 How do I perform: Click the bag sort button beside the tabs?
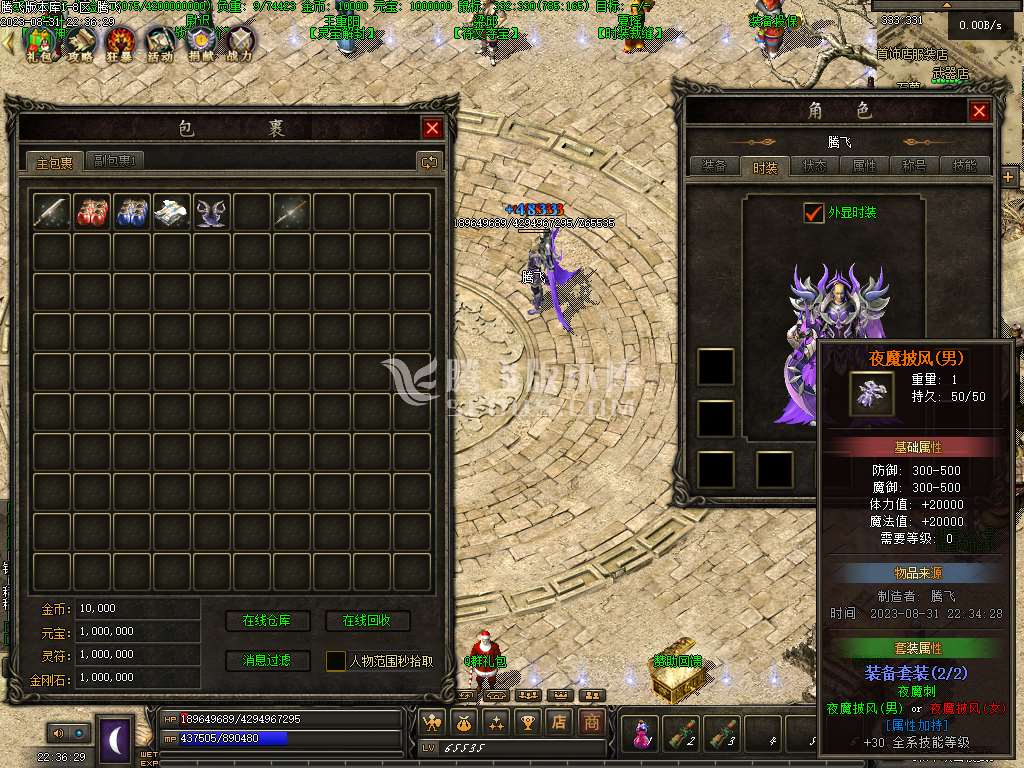coord(429,161)
